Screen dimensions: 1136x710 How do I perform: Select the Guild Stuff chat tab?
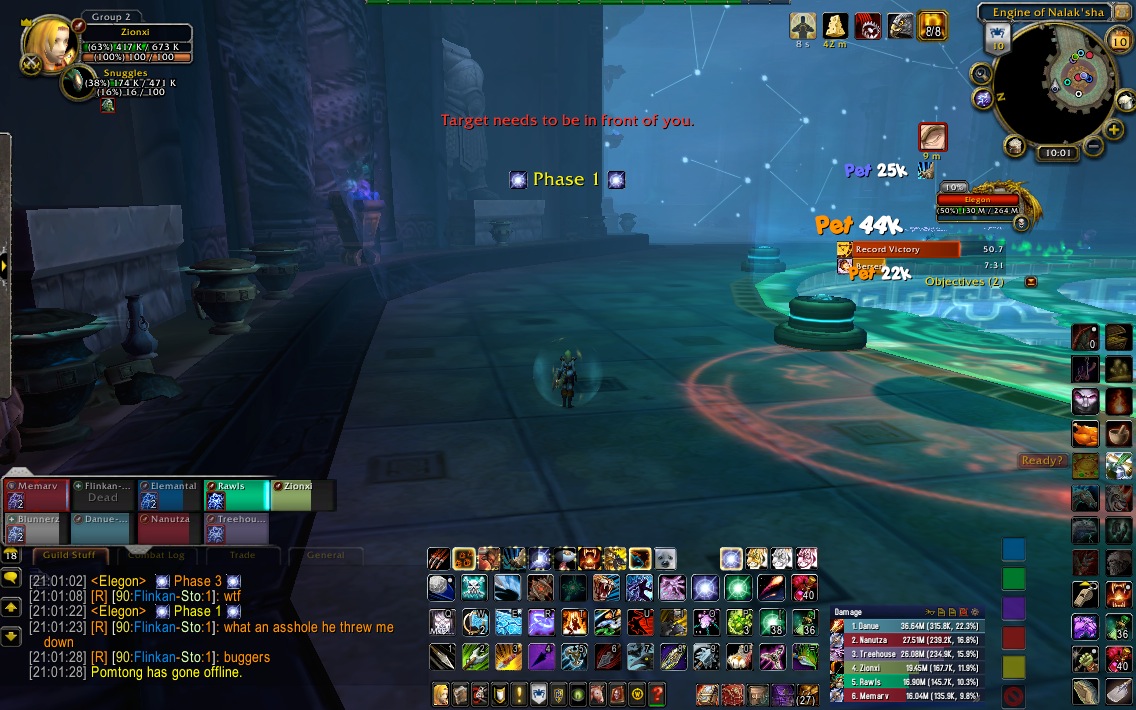coord(69,555)
